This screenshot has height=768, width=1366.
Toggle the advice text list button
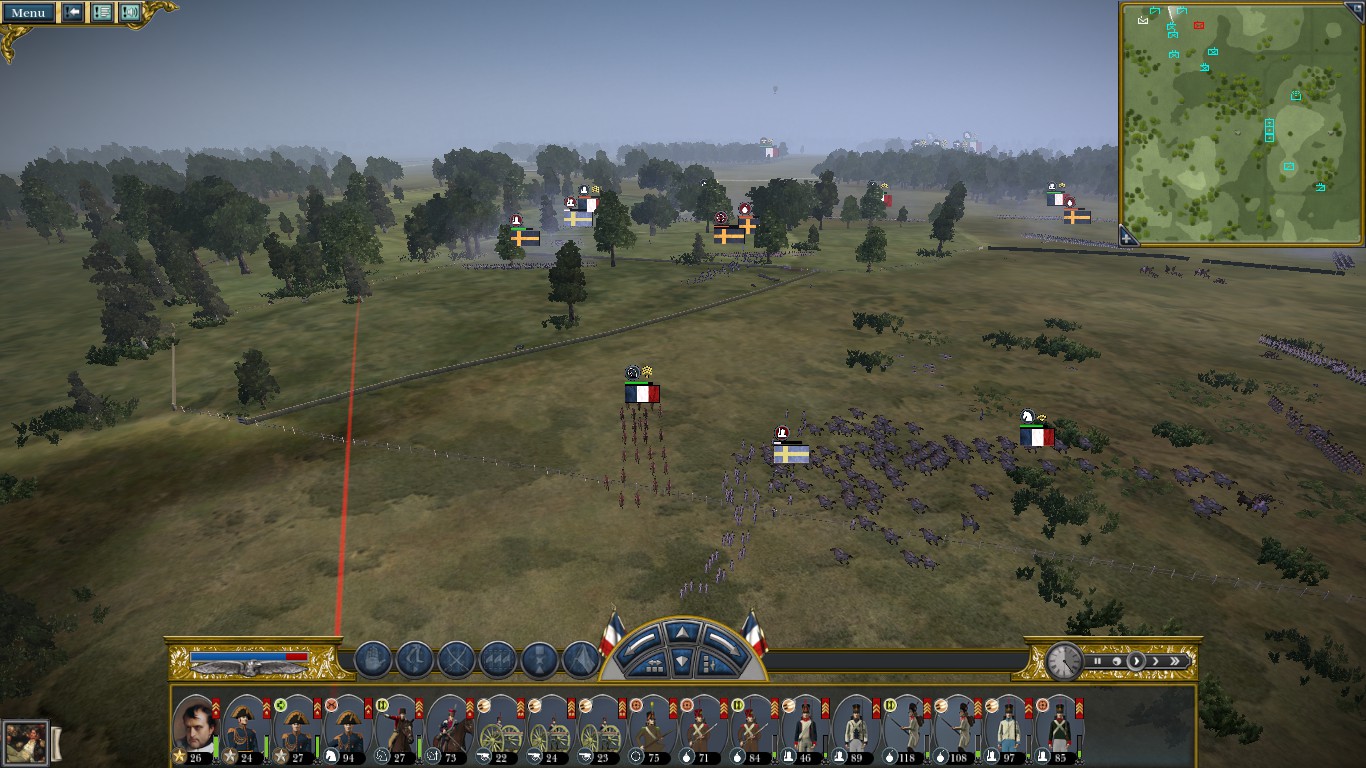coord(102,13)
